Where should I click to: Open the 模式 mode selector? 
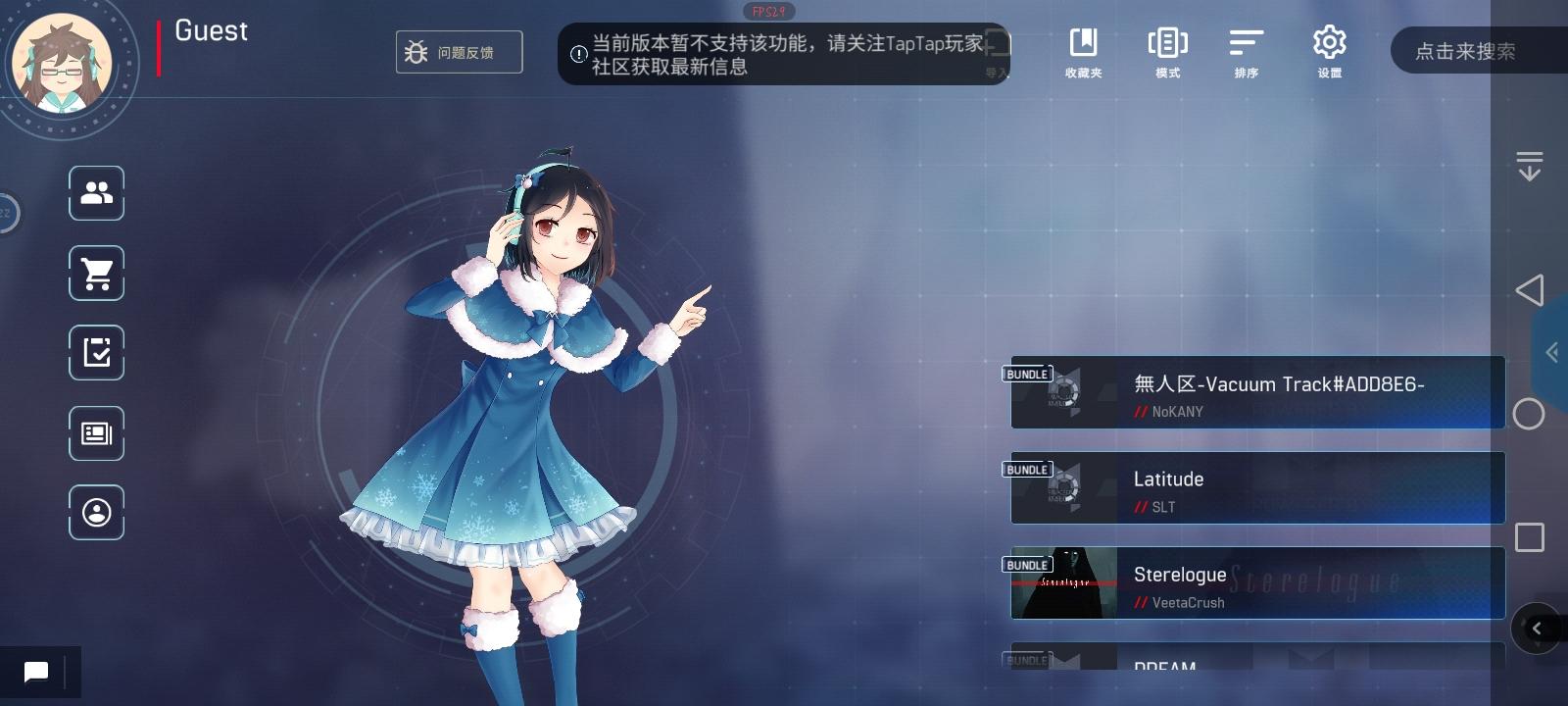tap(1166, 51)
